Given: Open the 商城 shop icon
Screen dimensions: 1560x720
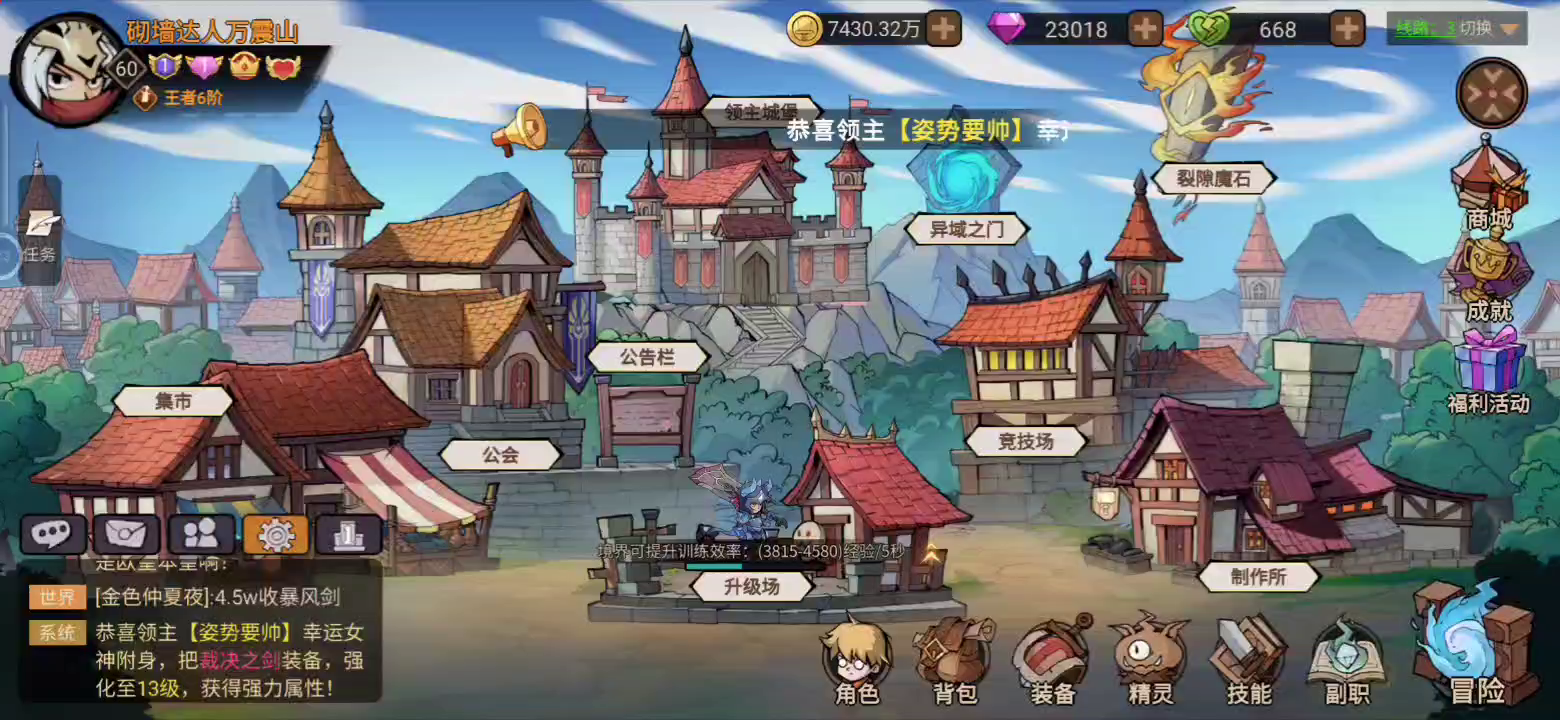Looking at the screenshot, I should tap(1491, 195).
